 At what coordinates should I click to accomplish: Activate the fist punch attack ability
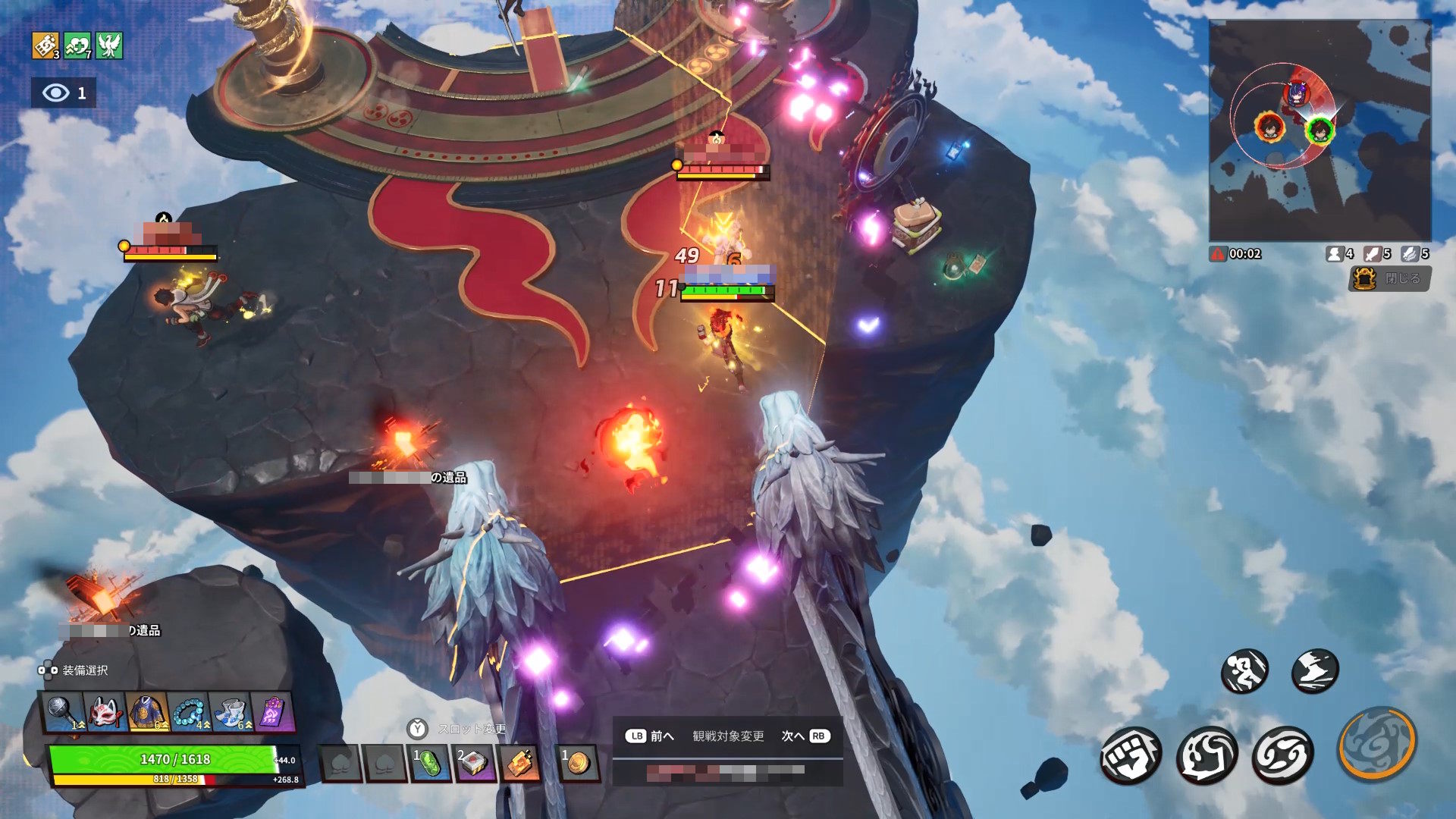click(x=1131, y=755)
